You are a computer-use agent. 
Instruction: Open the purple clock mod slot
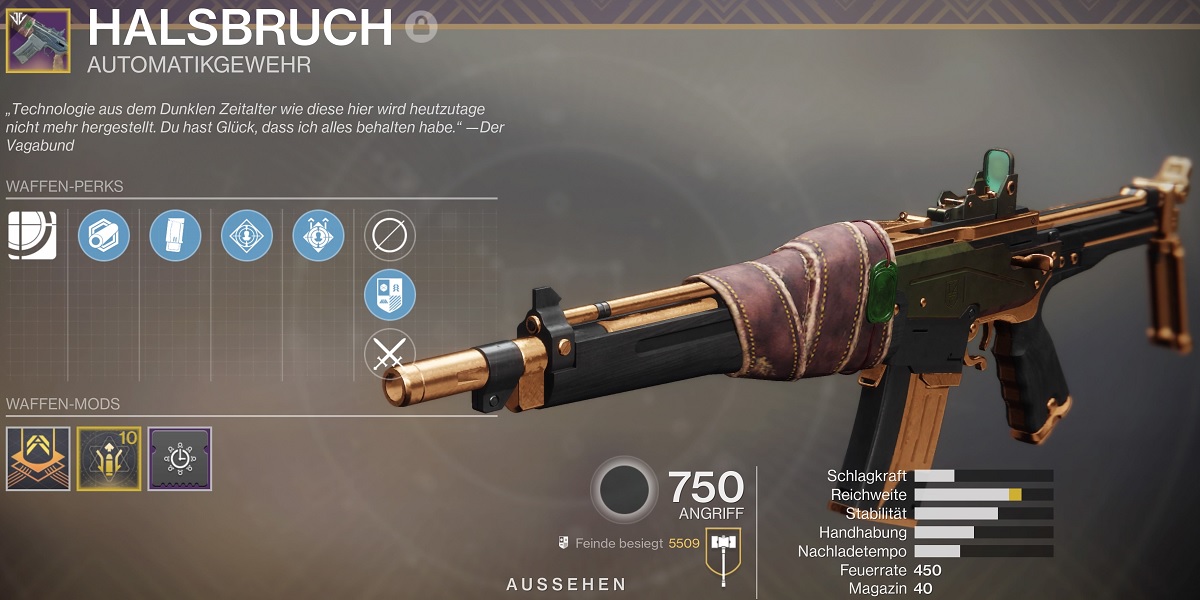pos(180,459)
